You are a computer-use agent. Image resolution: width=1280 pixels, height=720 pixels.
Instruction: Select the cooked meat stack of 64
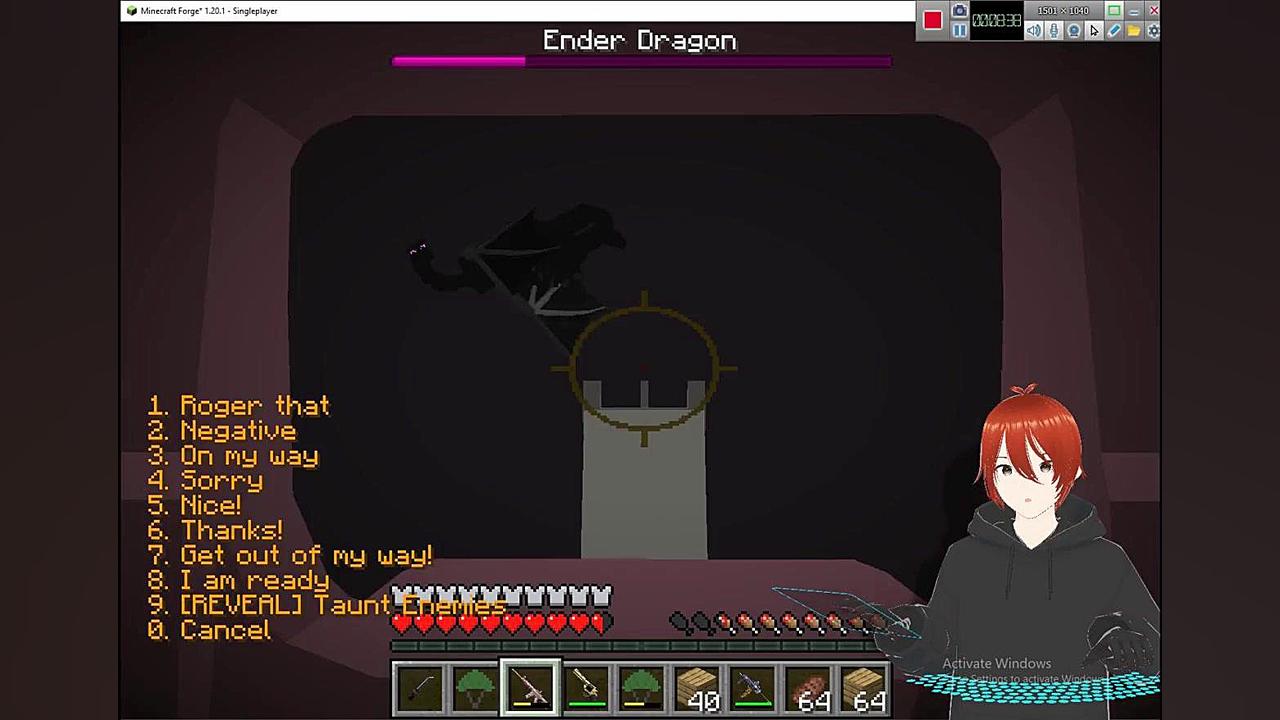808,689
